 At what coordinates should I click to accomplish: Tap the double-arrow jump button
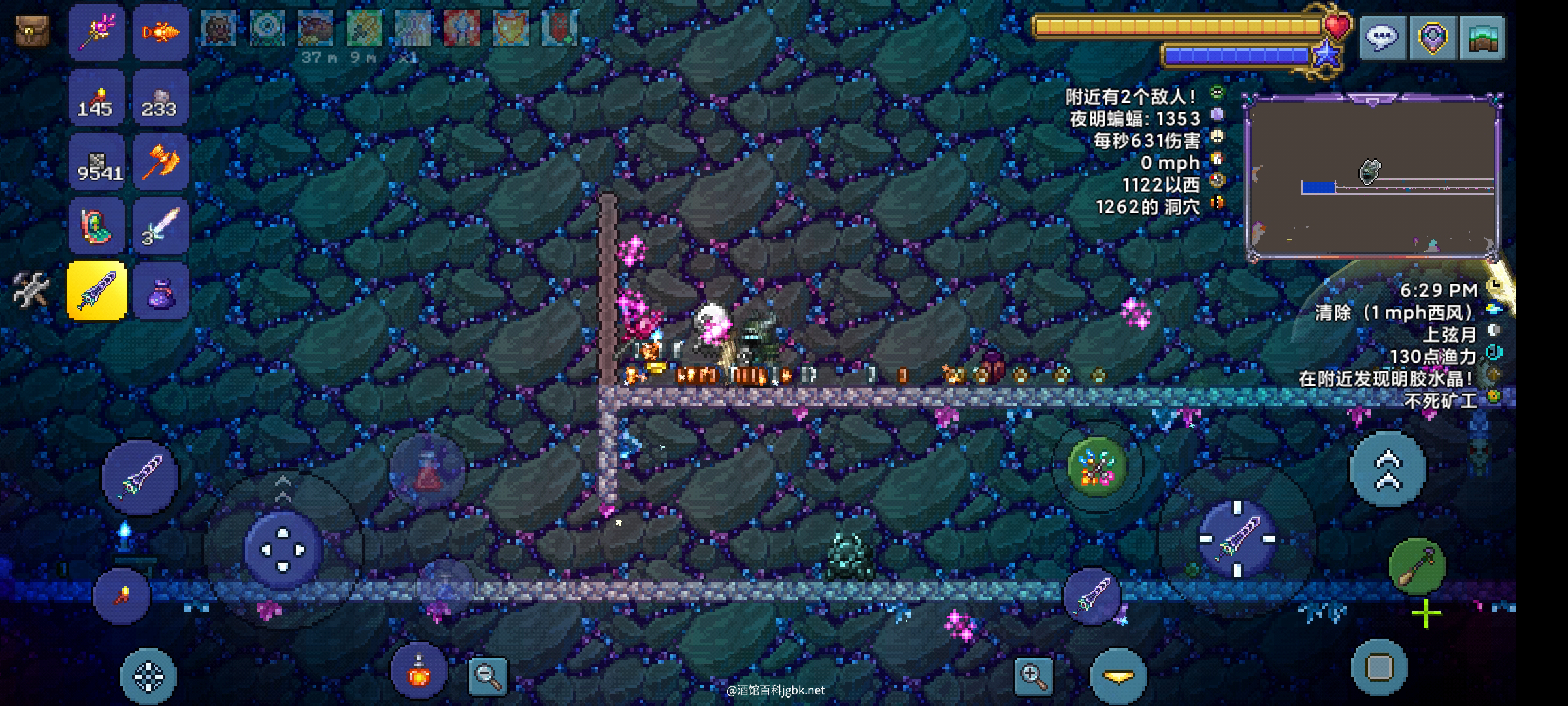point(1388,470)
